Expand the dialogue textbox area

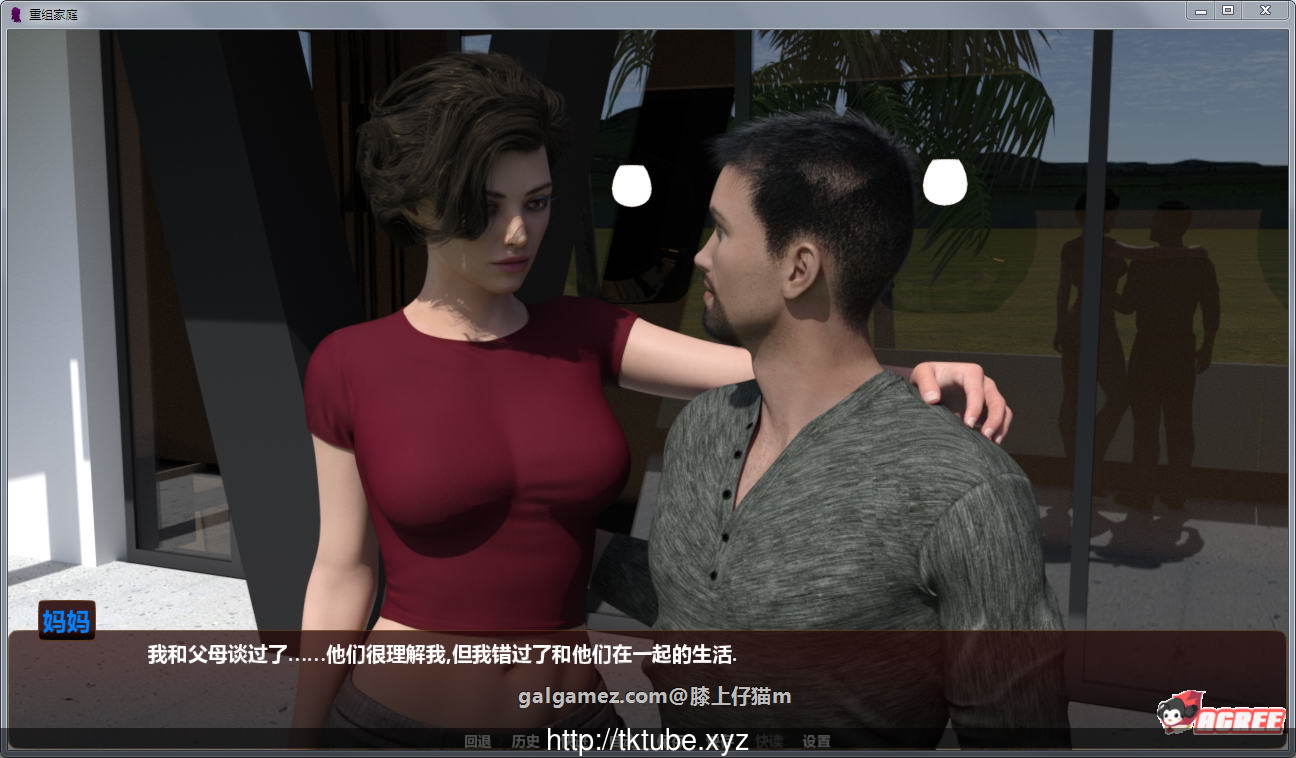coord(650,680)
